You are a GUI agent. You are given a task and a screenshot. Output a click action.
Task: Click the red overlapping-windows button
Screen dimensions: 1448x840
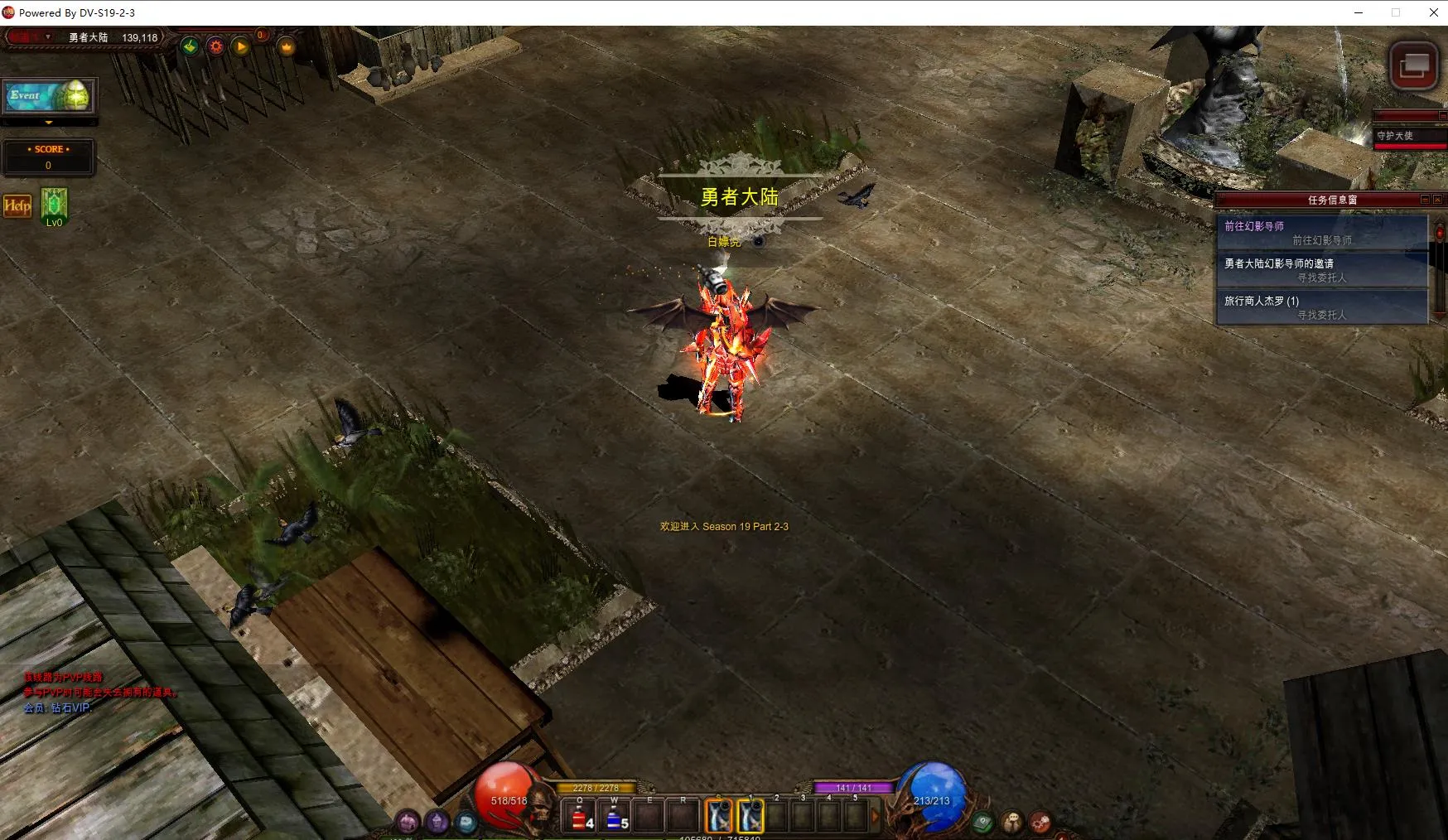click(x=1413, y=65)
